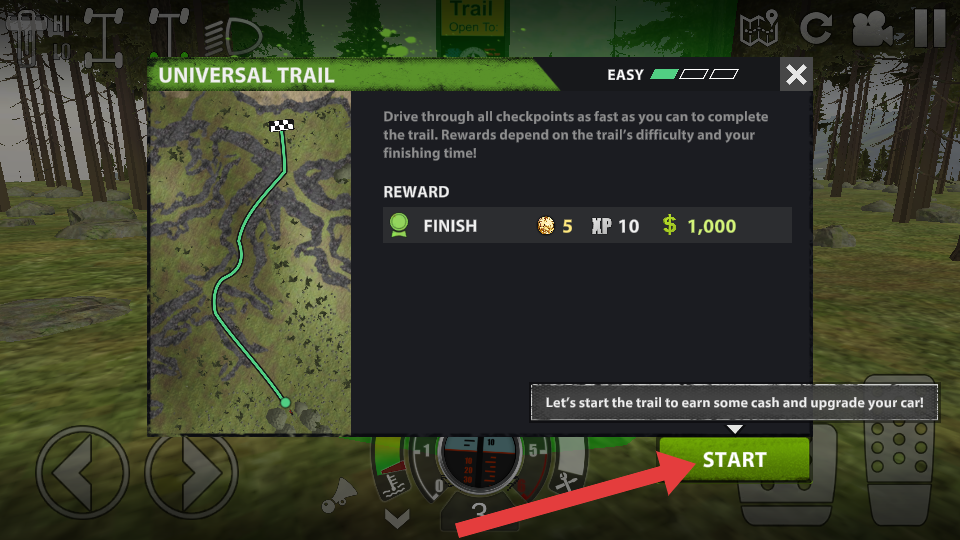
Task: Select the trail route map preview
Action: (250, 263)
